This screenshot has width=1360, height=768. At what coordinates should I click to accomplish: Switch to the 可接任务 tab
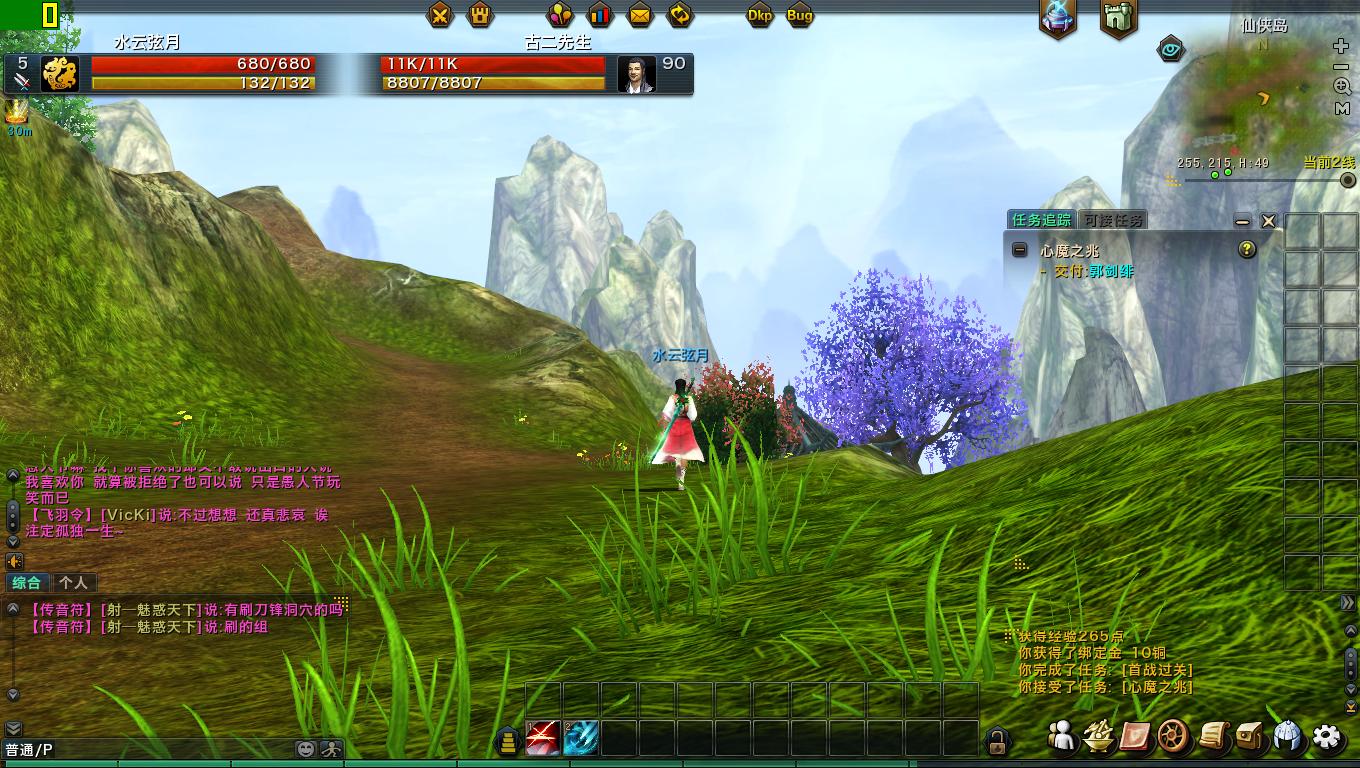click(x=1113, y=220)
